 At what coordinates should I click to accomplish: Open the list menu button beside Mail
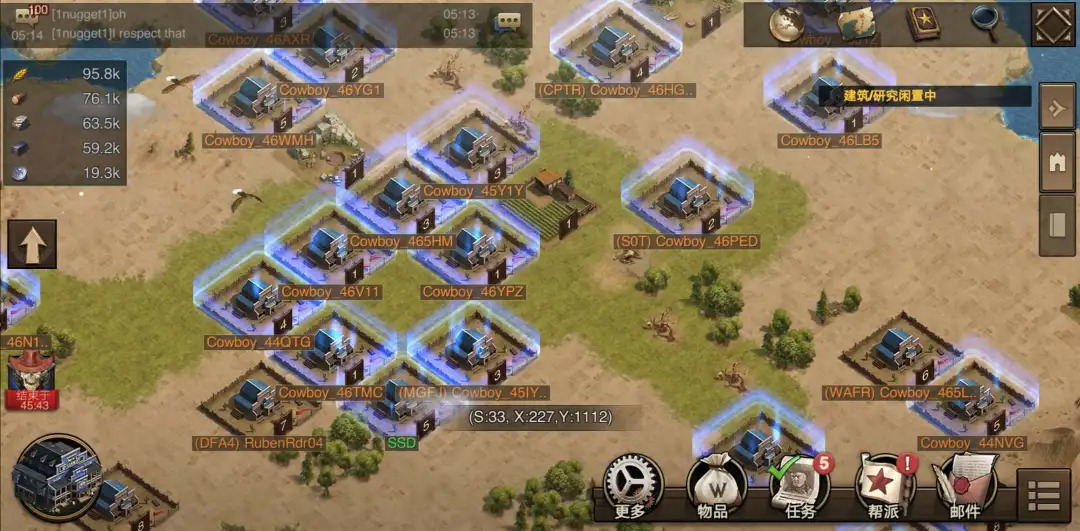coord(1044,495)
